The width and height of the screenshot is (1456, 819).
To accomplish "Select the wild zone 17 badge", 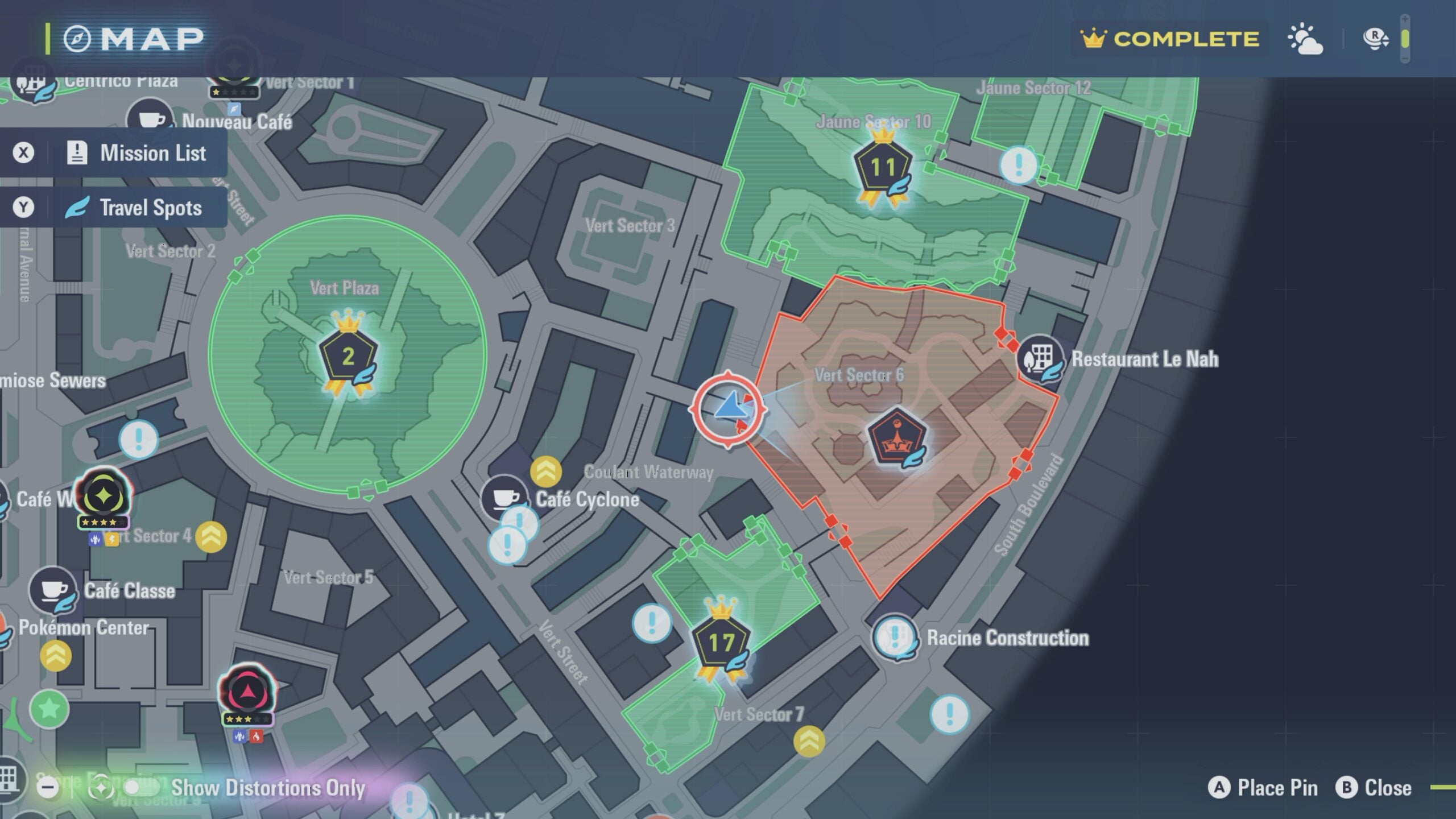I will tap(721, 643).
